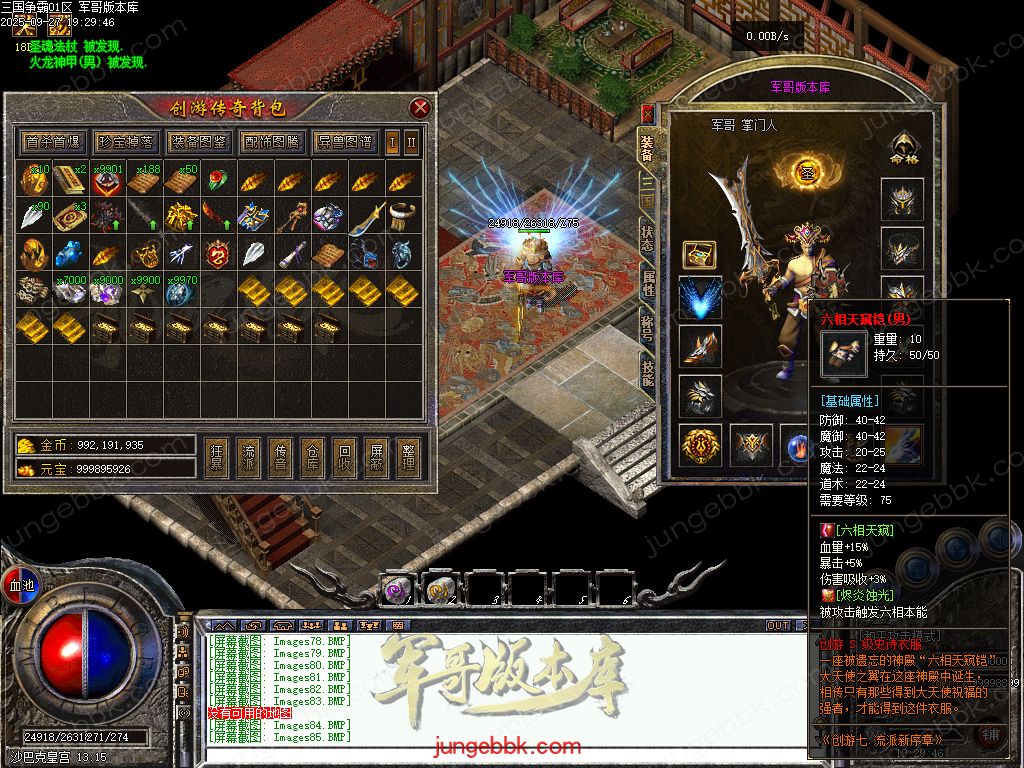Open the 首杀首爆 tab

pos(55,142)
